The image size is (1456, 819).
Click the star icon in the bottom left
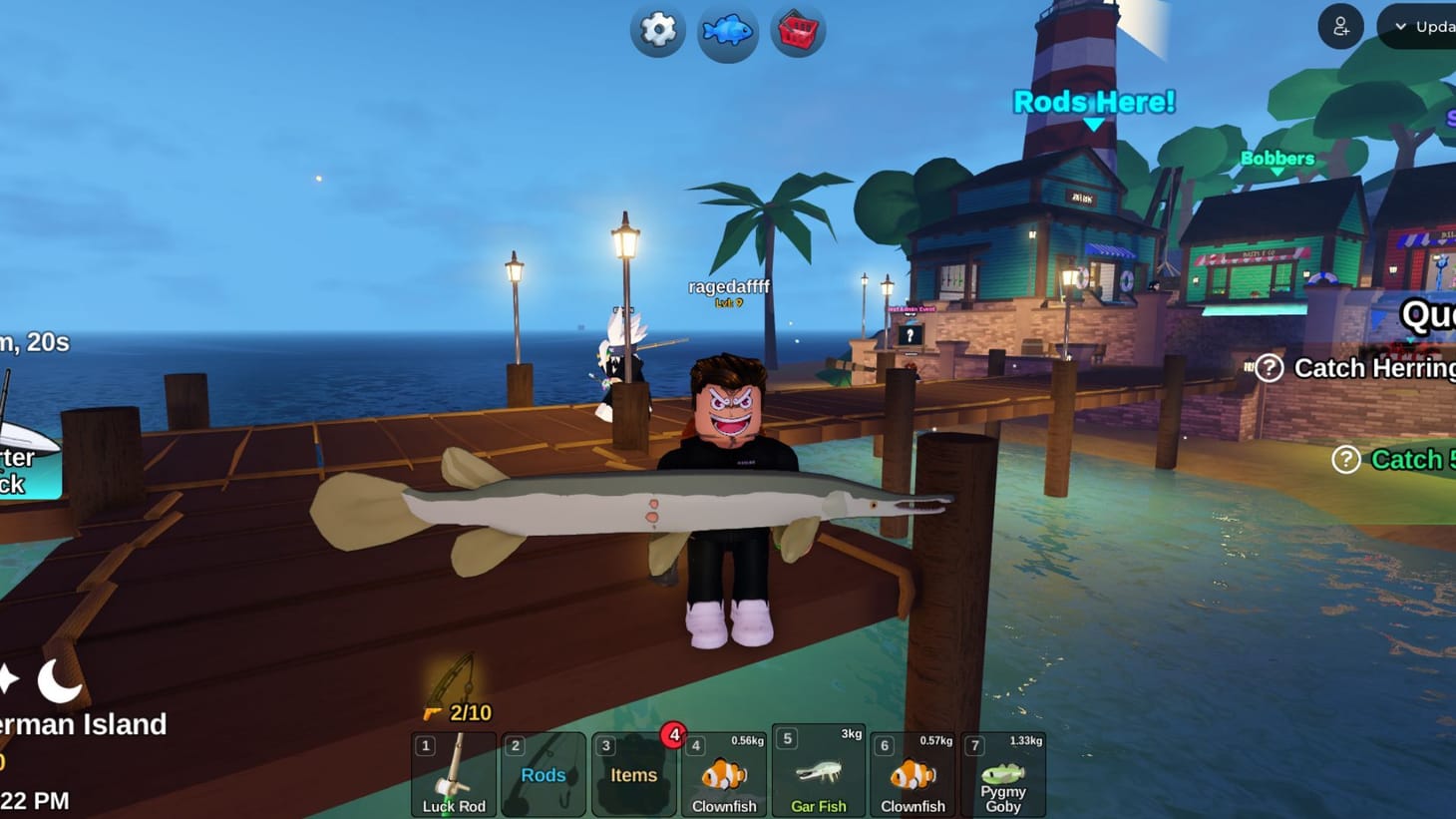[x=10, y=680]
